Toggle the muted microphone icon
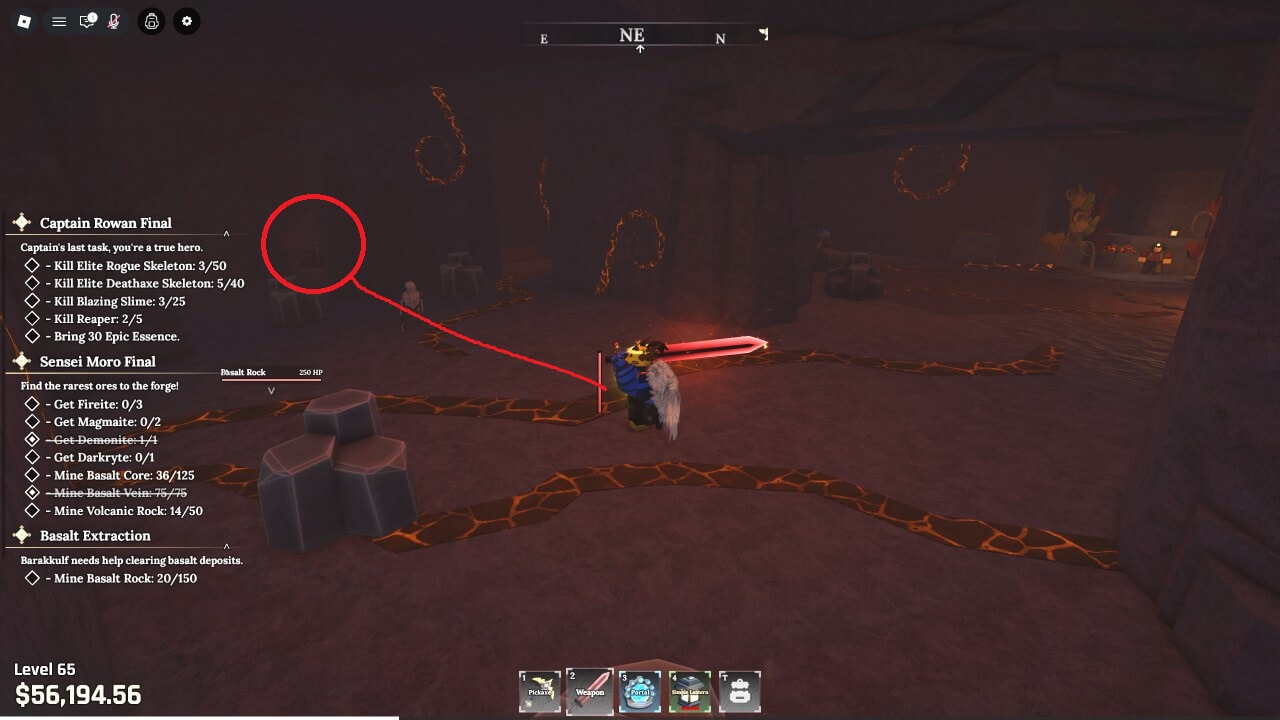The height and width of the screenshot is (720, 1280). tap(114, 21)
